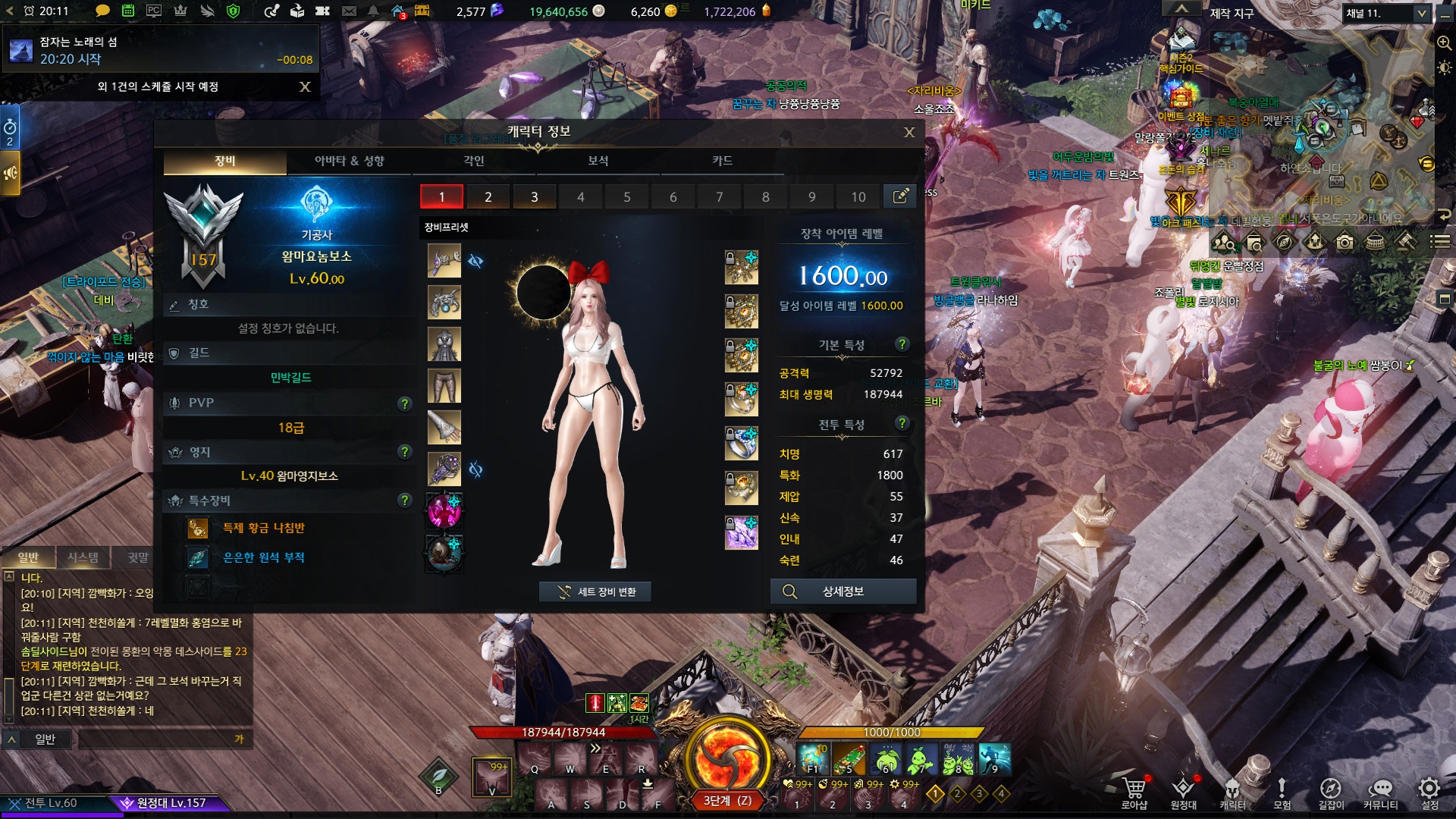Image resolution: width=1456 pixels, height=819 pixels.
Task: Open the 로아샵 shop menu
Action: coord(1134,792)
